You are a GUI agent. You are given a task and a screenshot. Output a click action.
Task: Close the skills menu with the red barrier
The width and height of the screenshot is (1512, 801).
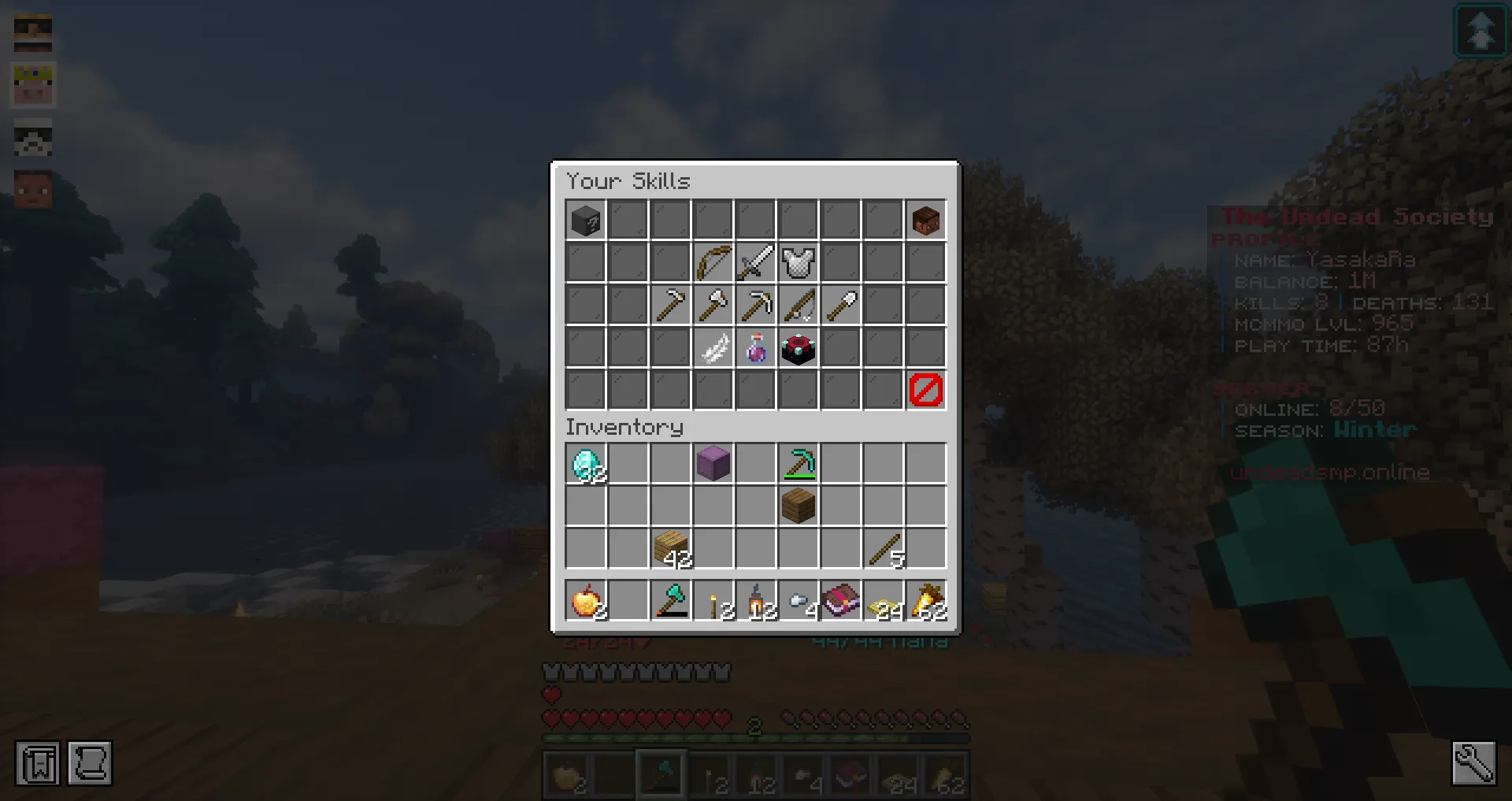click(926, 390)
